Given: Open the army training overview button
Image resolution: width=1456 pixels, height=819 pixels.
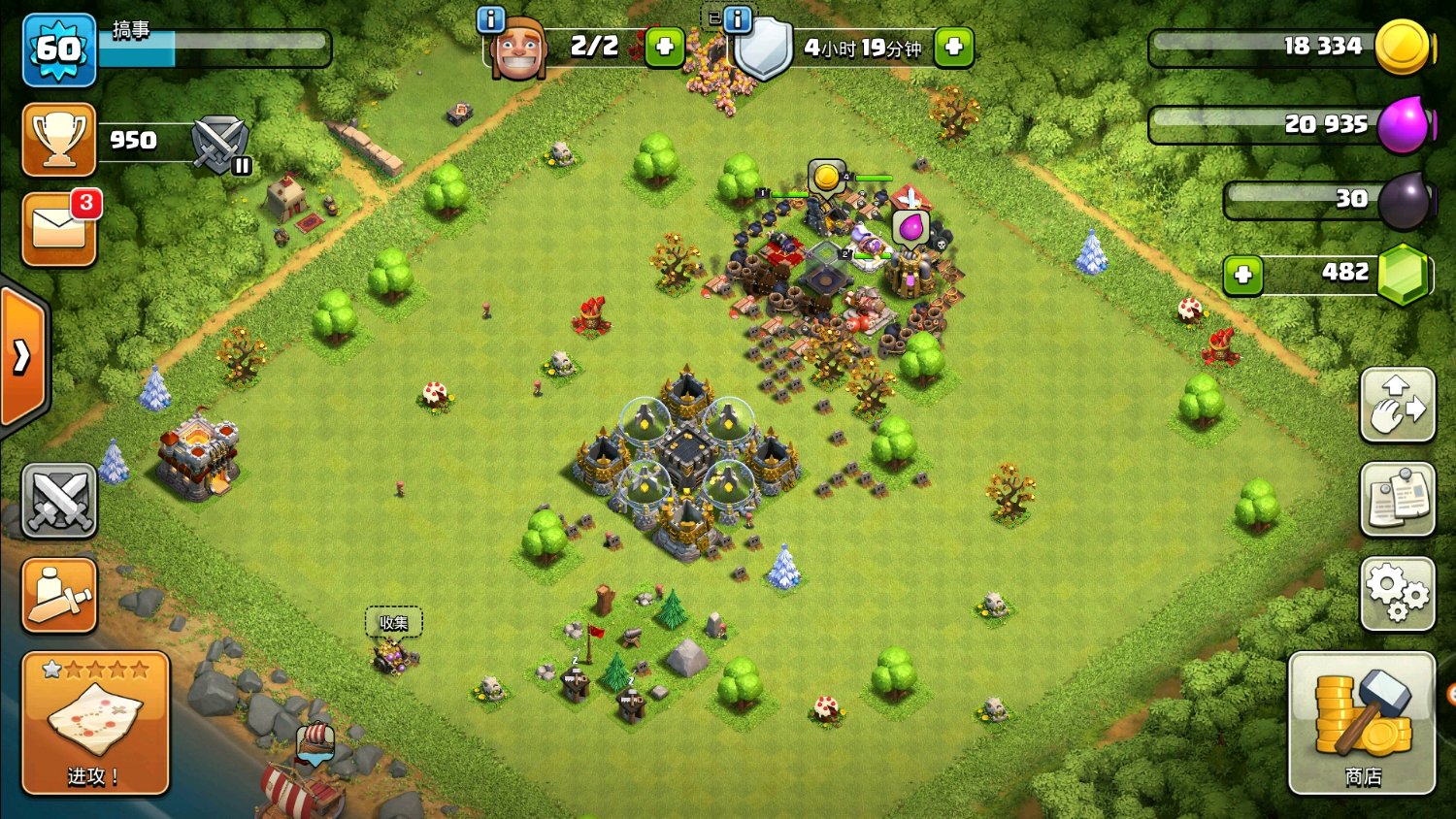Looking at the screenshot, I should [x=59, y=594].
